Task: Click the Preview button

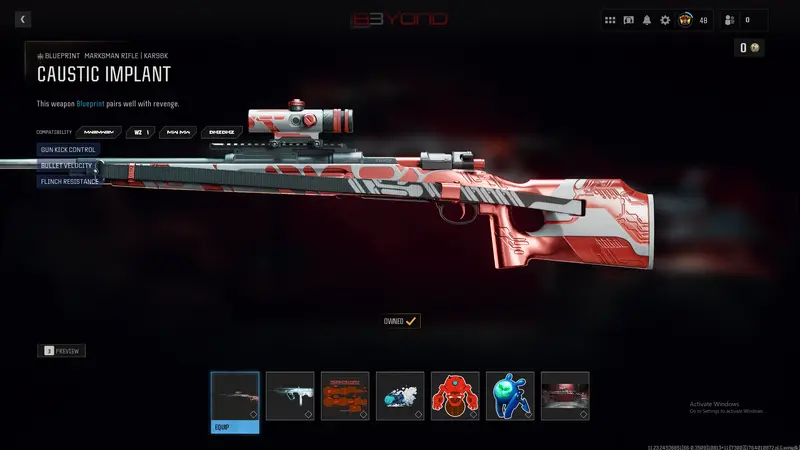Action: point(62,351)
